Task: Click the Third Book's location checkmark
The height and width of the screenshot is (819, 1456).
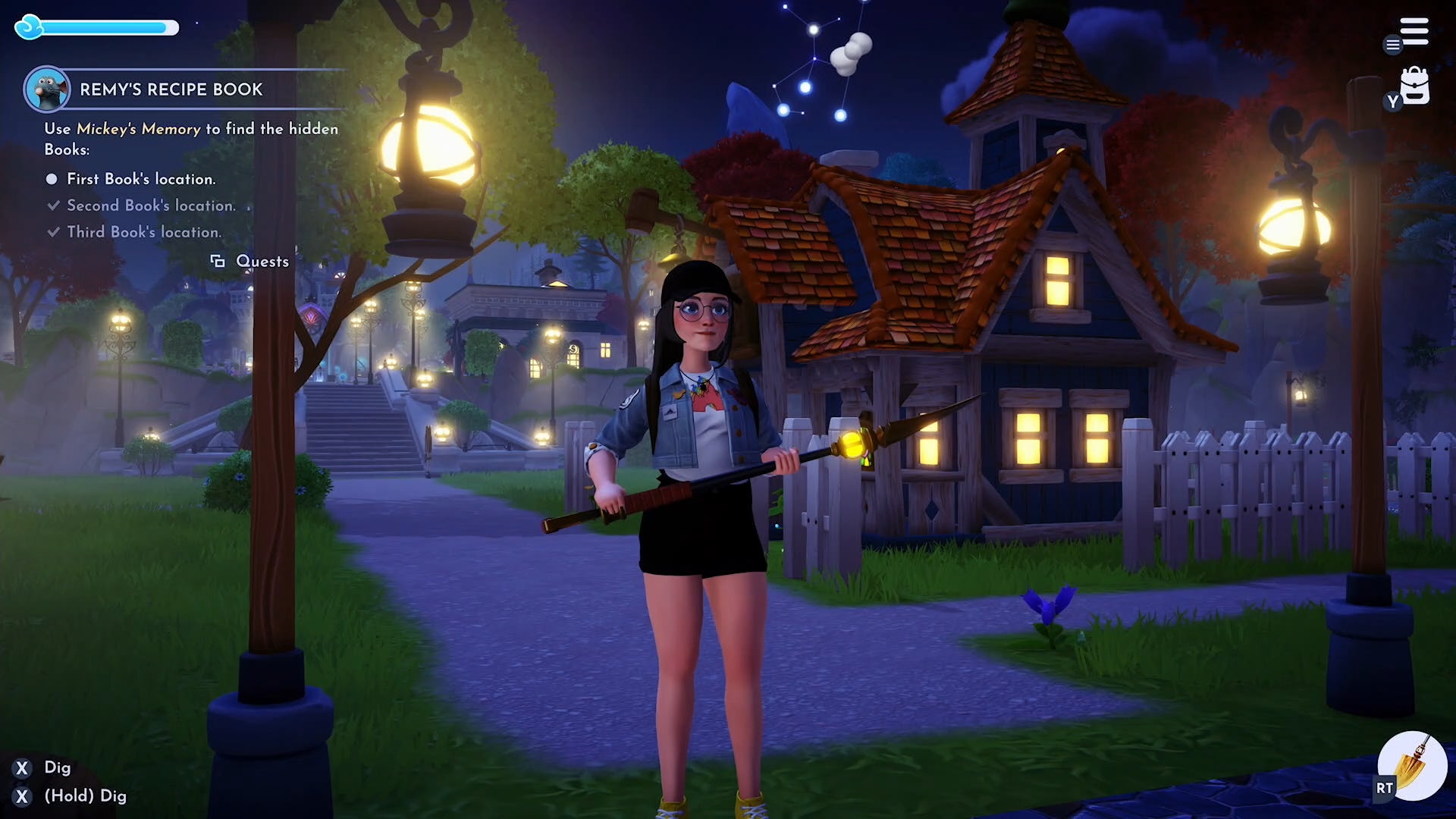Action: click(53, 231)
